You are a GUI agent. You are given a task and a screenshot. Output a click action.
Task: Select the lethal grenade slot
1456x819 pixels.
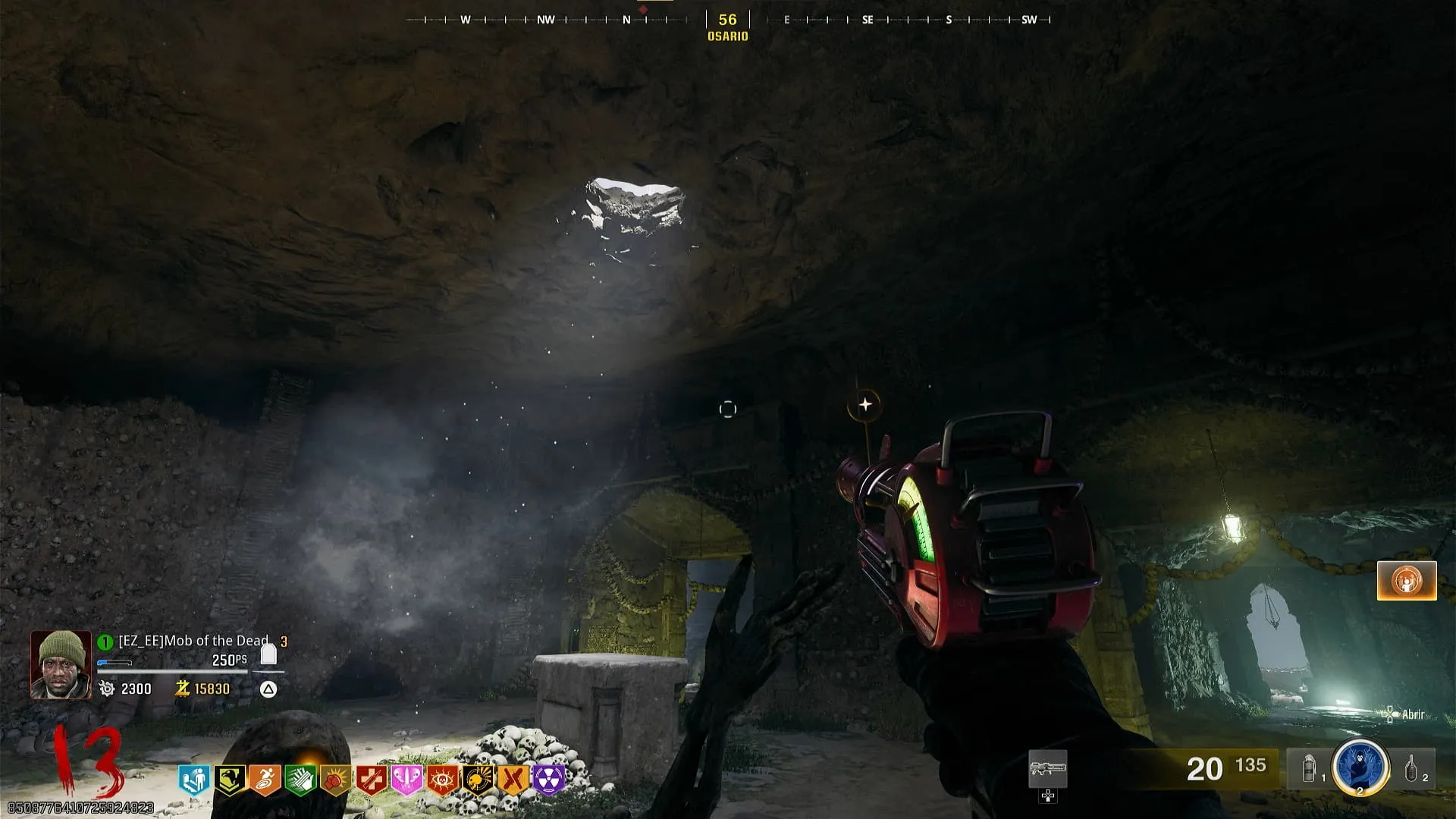point(1411,769)
